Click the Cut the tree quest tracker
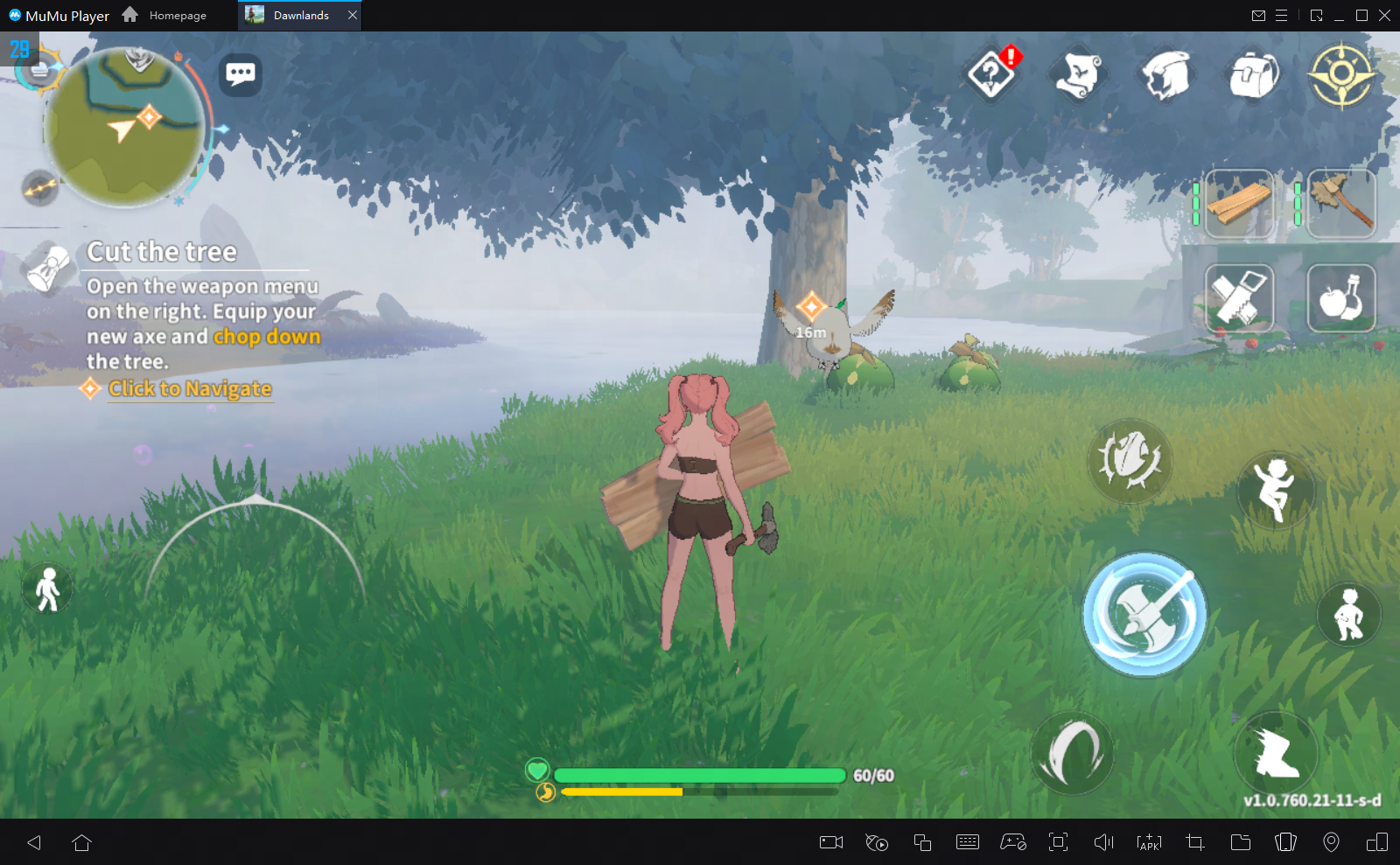The width and height of the screenshot is (1400, 865). click(x=162, y=252)
